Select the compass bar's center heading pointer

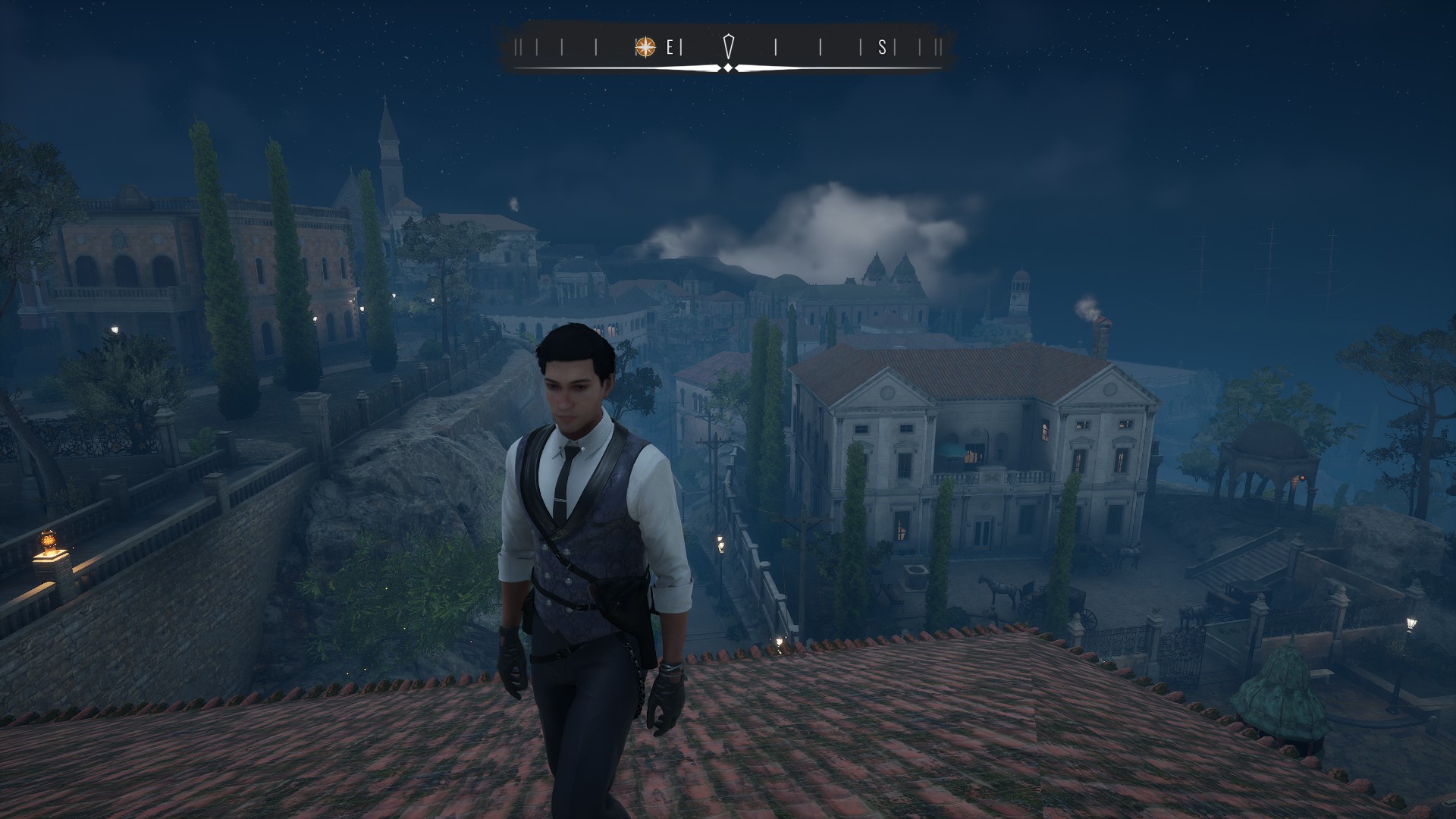click(x=728, y=47)
